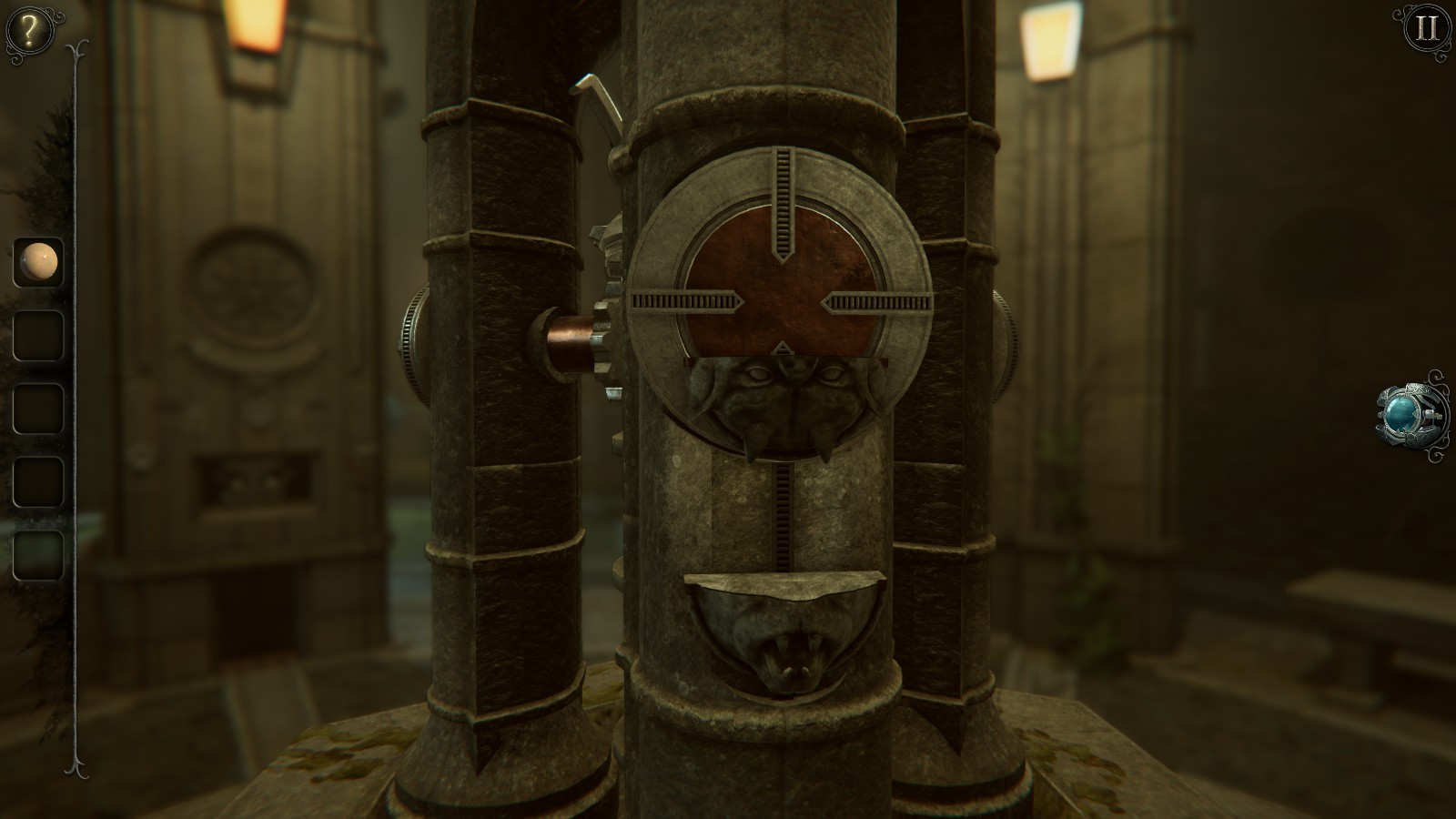
Task: Pull the vertical chain strip above the dial
Action: tap(784, 196)
